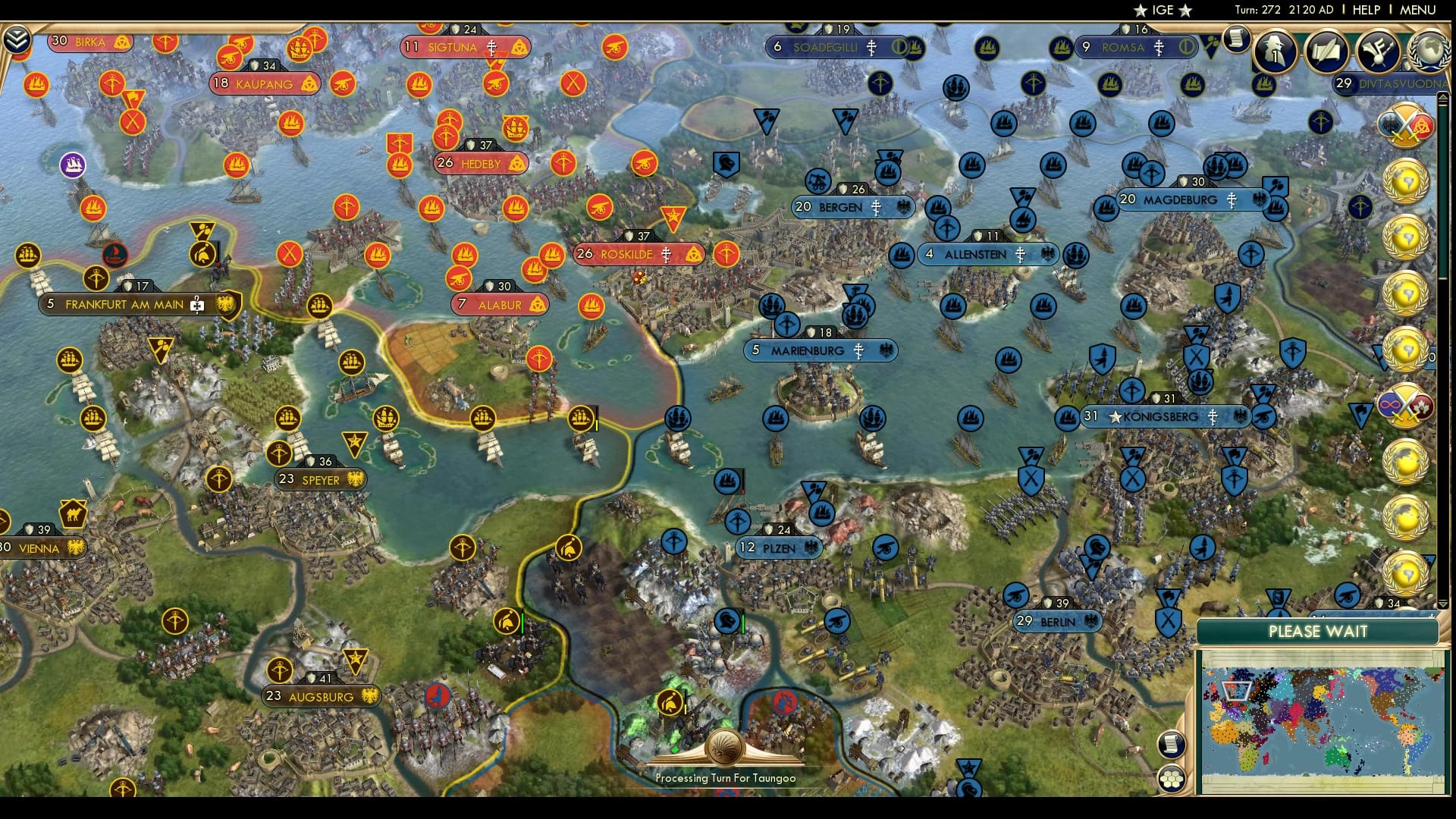The height and width of the screenshot is (819, 1456).
Task: Open the notification log scroll beside the minimap
Action: pyautogui.click(x=1172, y=744)
